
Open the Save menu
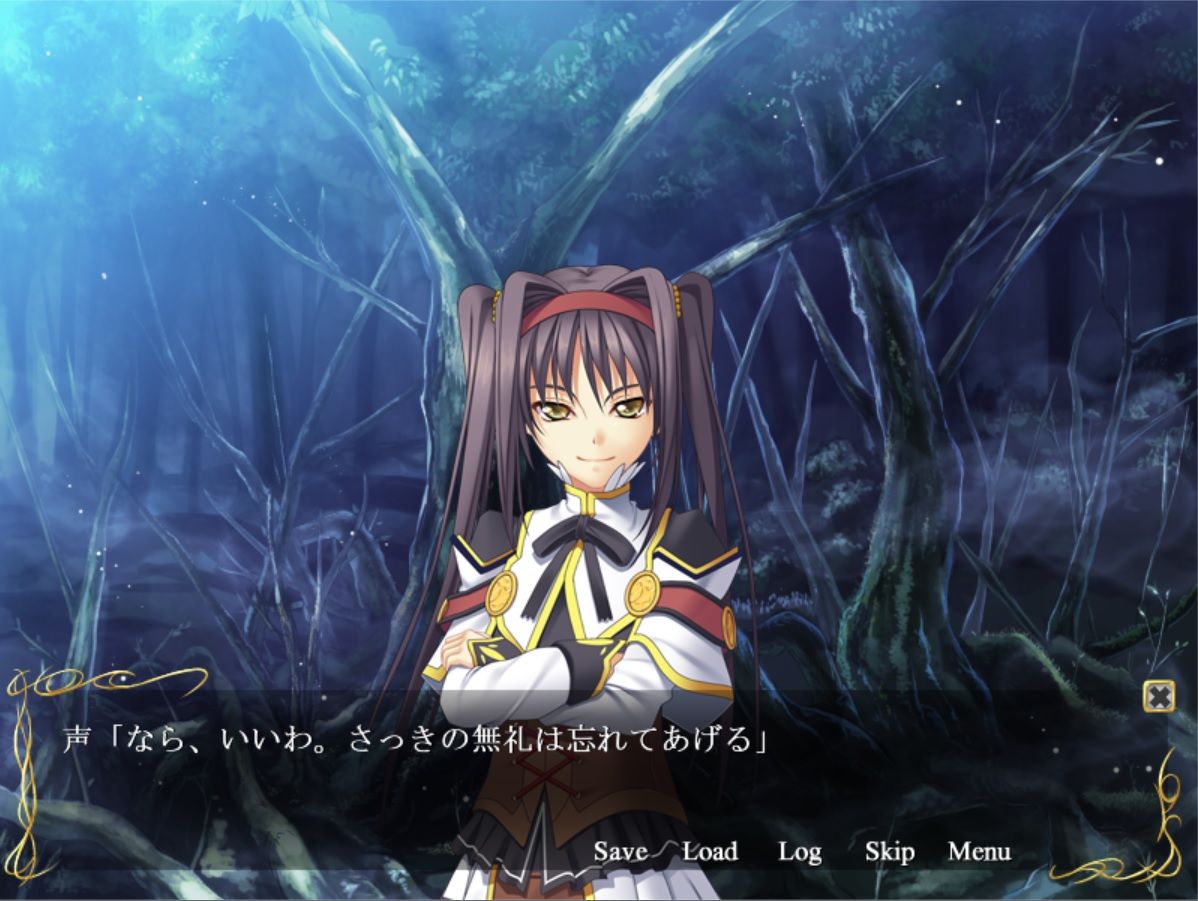[620, 852]
